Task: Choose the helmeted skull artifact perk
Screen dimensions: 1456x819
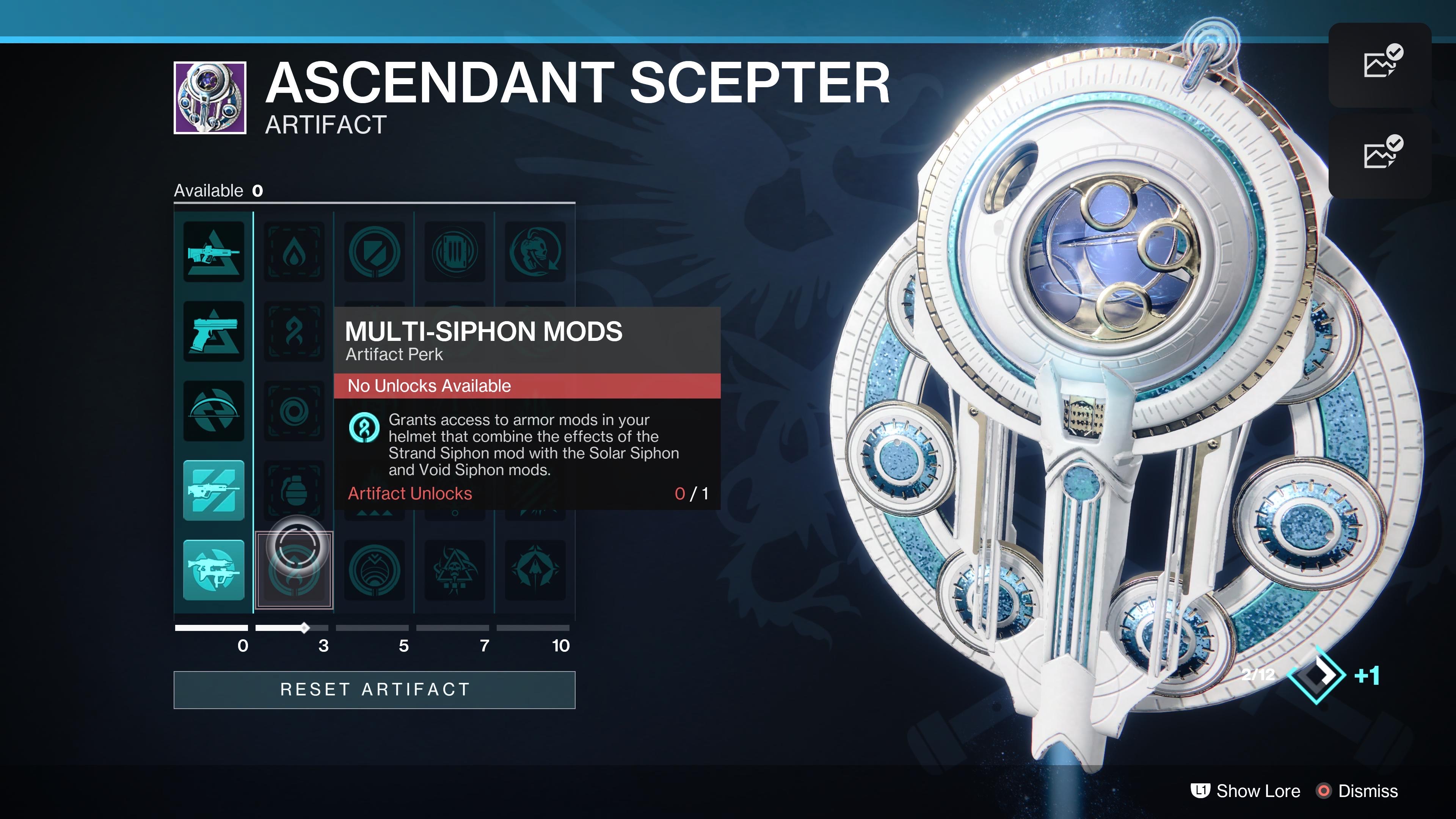Action: pyautogui.click(x=535, y=252)
